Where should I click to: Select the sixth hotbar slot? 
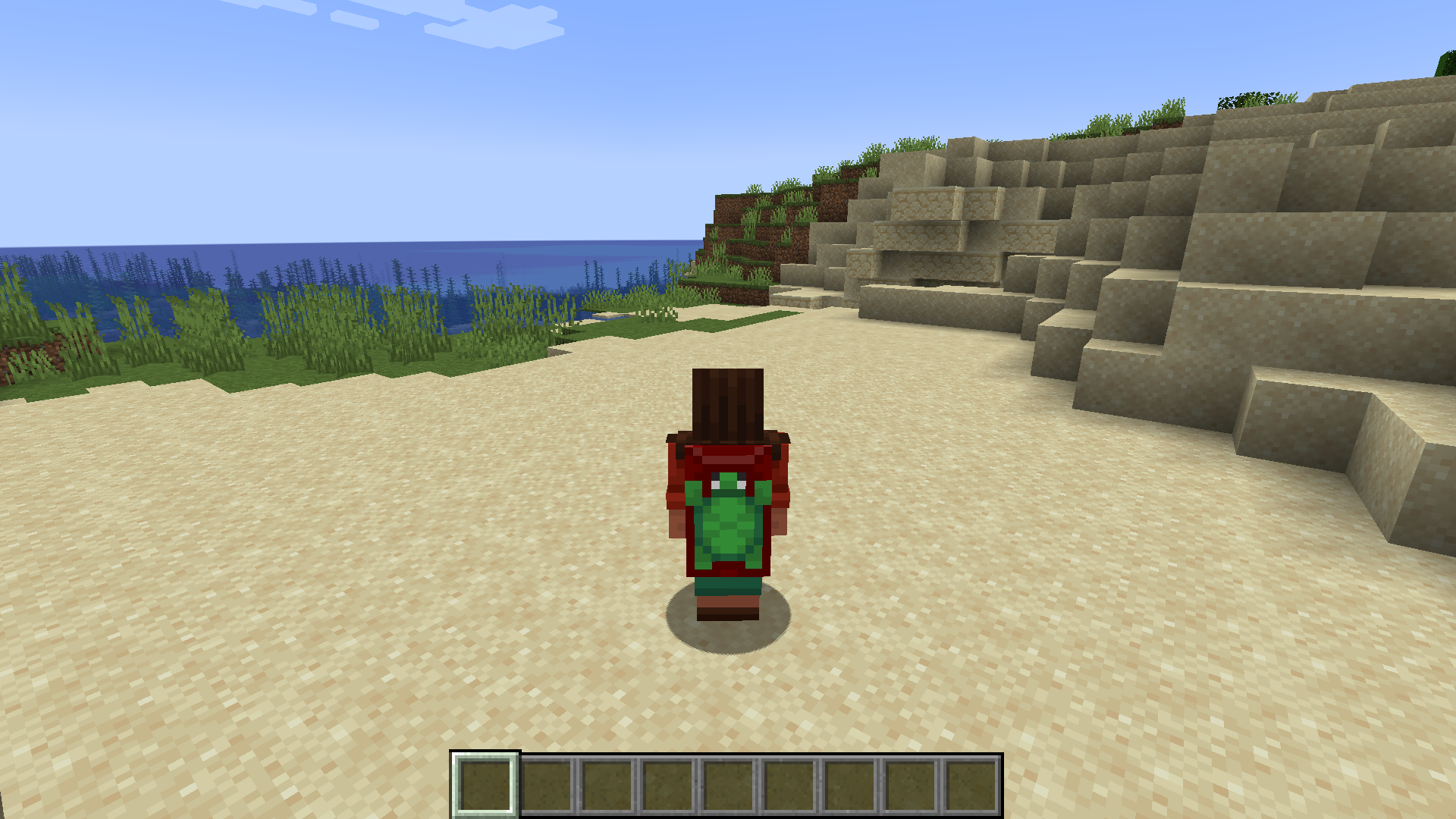point(789,785)
